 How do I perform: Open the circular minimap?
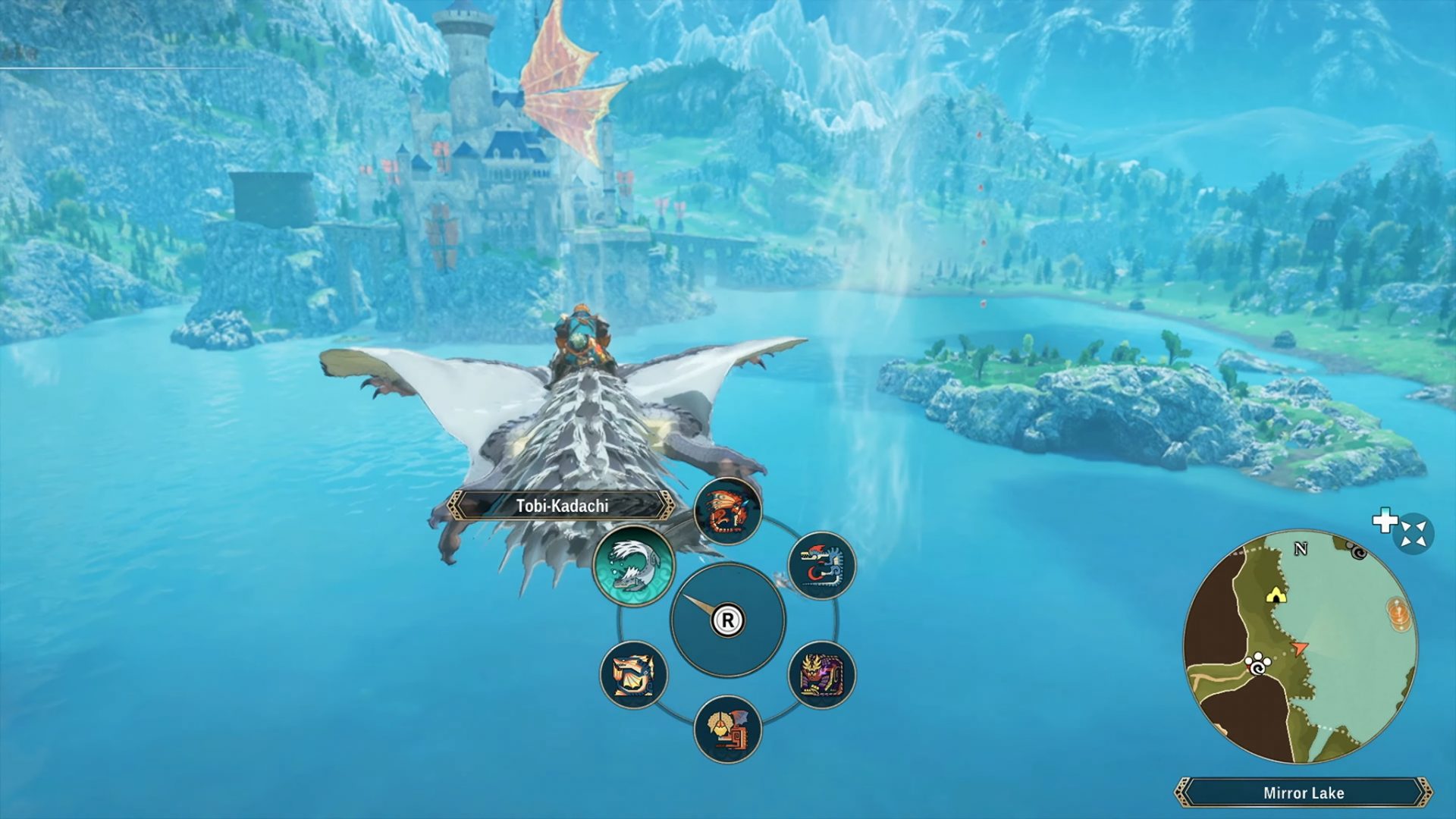tap(1300, 647)
